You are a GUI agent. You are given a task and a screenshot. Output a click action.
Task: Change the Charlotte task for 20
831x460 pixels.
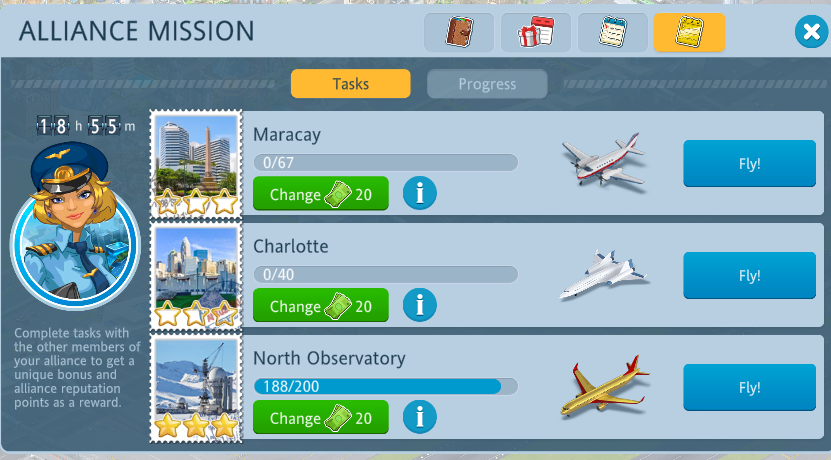320,306
